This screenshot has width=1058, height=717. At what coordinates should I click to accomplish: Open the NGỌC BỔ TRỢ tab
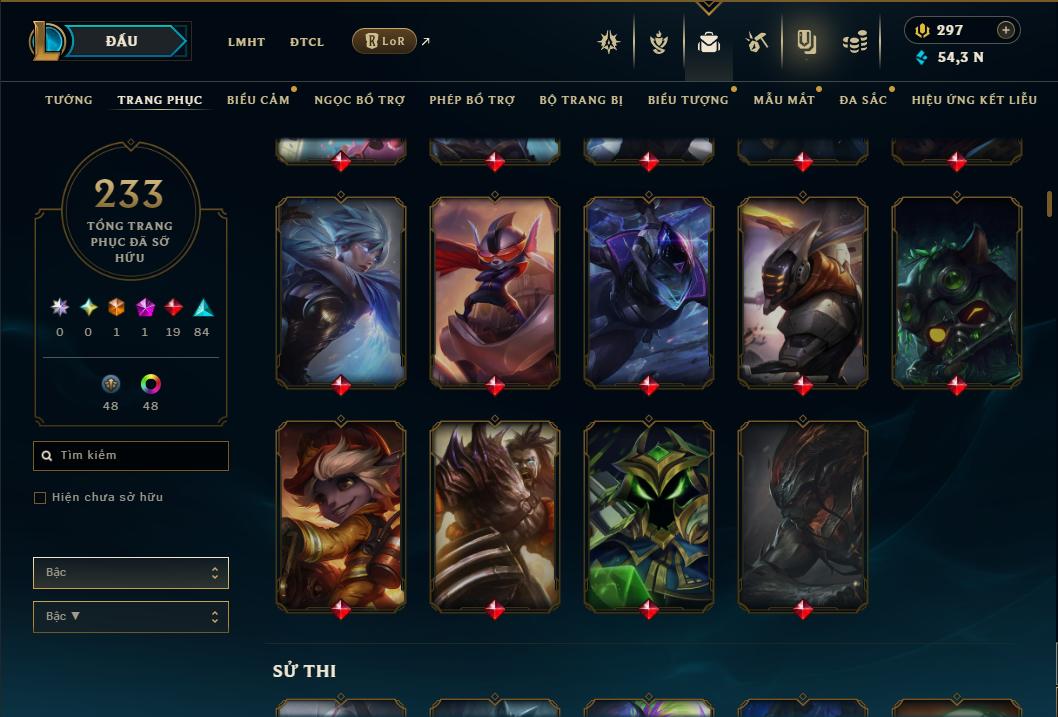pos(359,100)
